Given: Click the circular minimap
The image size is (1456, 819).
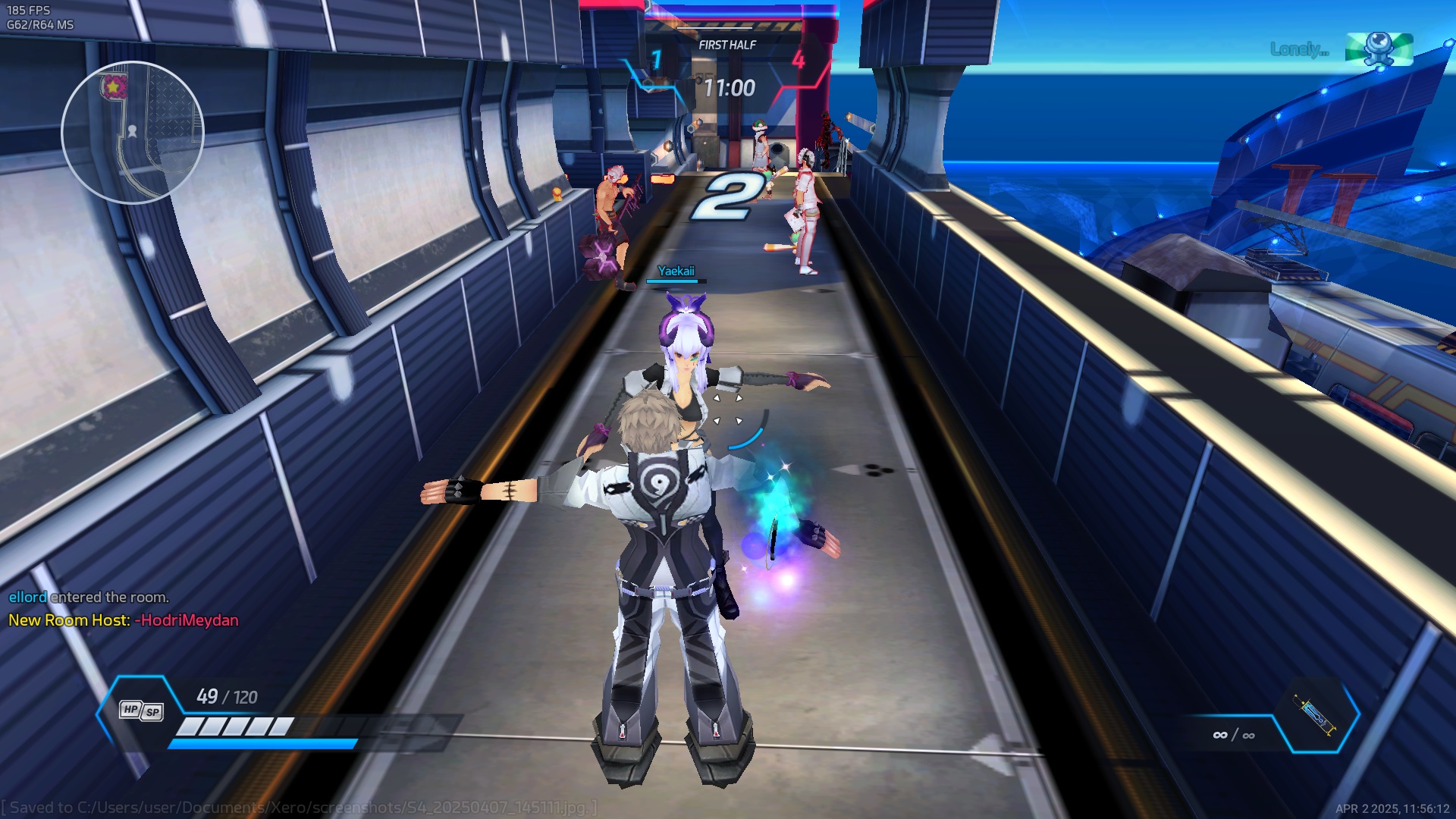Looking at the screenshot, I should (x=133, y=133).
